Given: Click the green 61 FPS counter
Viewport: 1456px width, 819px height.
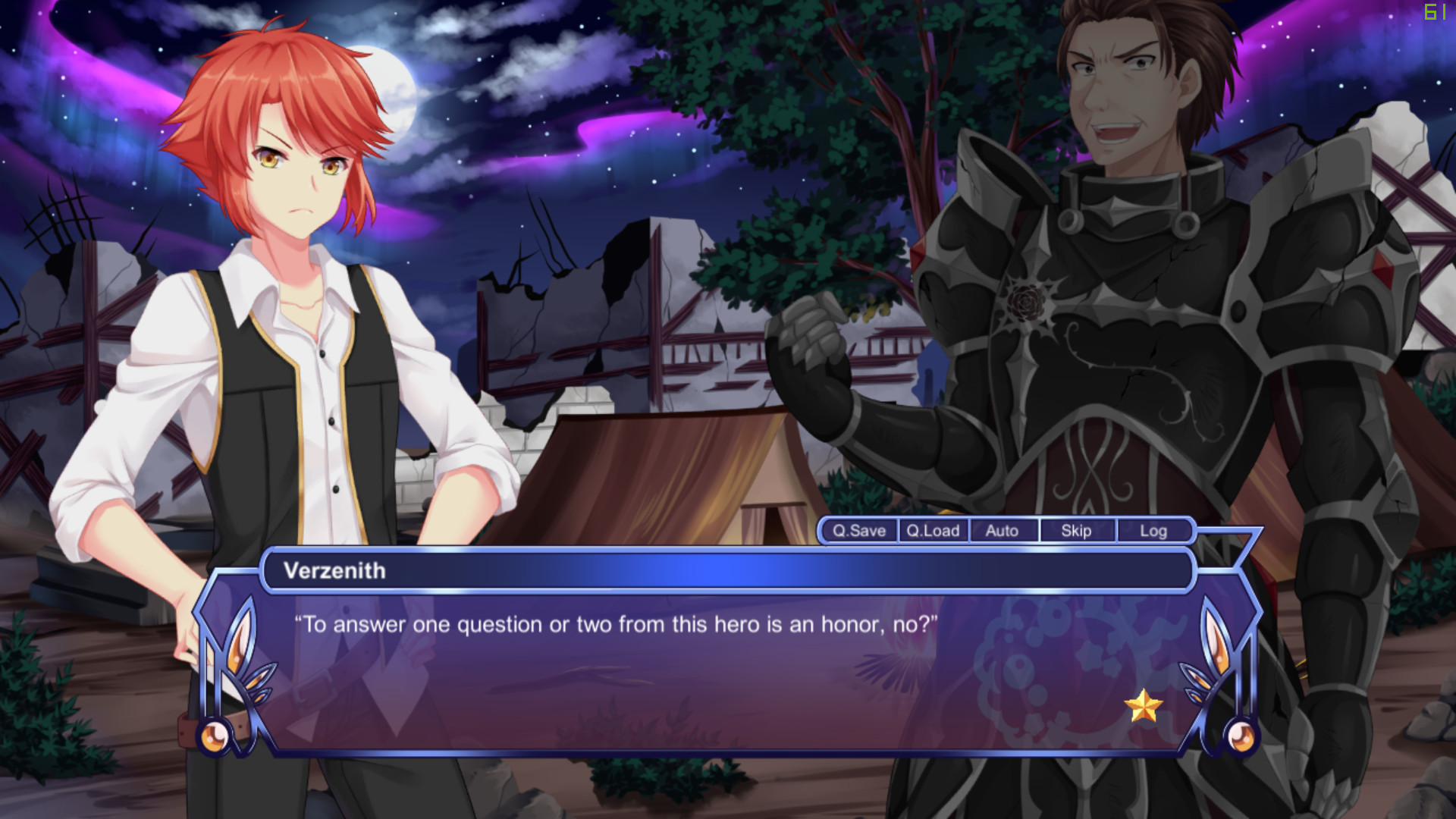Looking at the screenshot, I should [x=1433, y=11].
